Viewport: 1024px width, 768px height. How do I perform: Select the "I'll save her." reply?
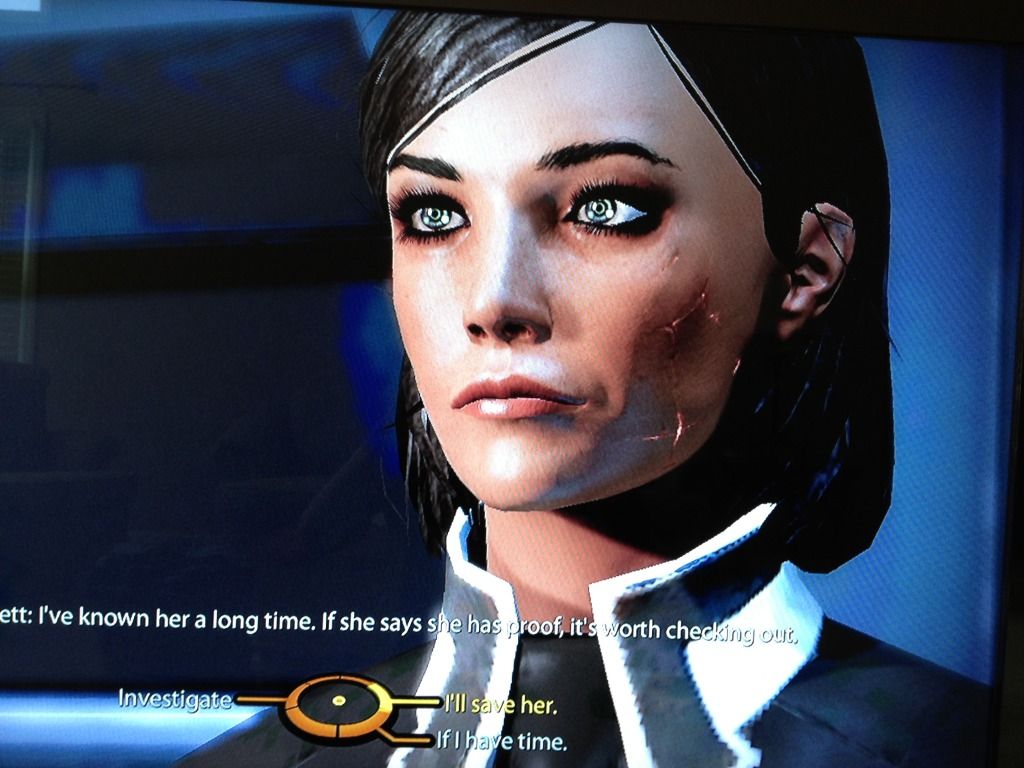[498, 705]
